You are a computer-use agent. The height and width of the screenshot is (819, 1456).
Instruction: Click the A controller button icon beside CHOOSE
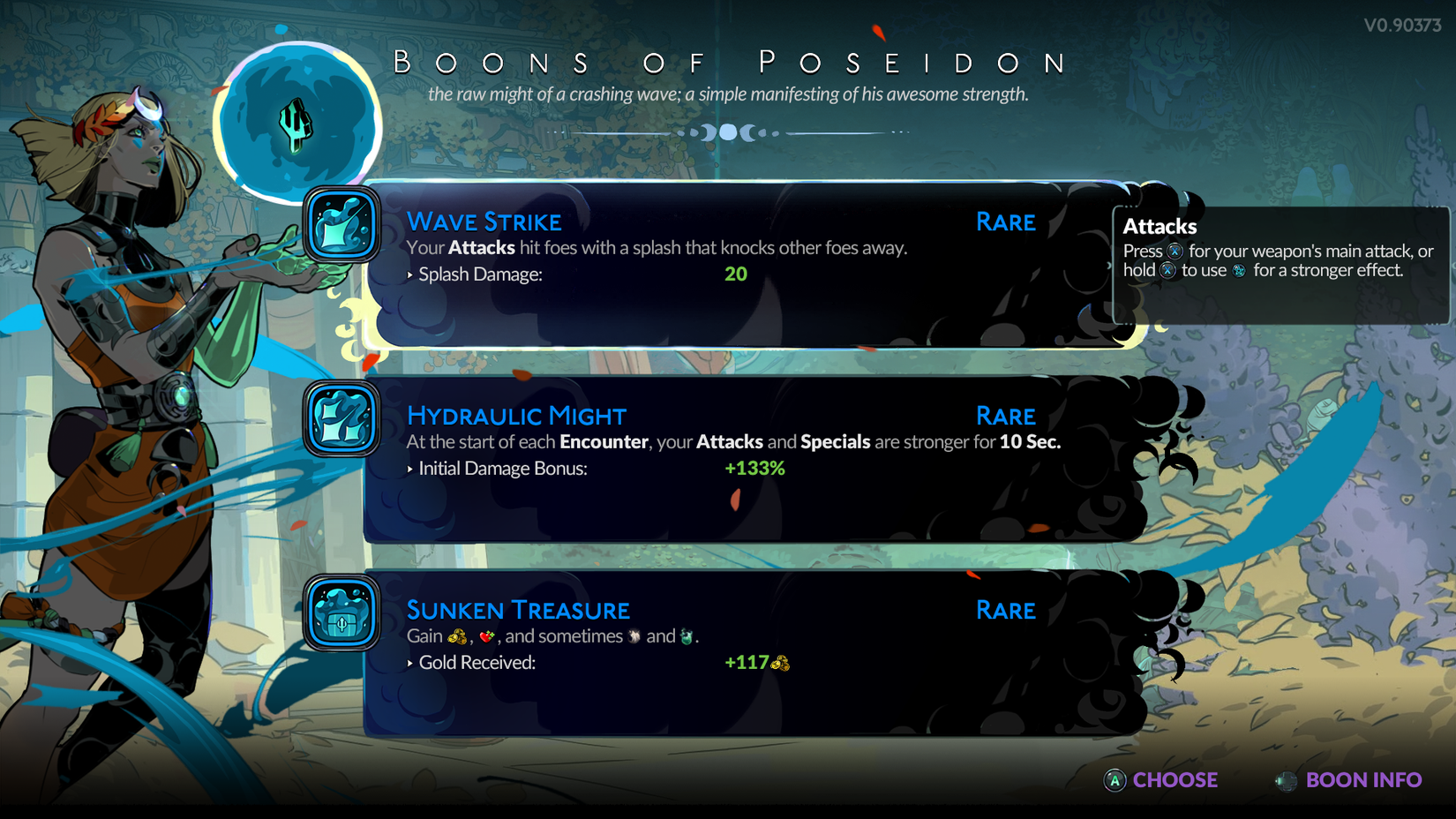[x=1114, y=780]
